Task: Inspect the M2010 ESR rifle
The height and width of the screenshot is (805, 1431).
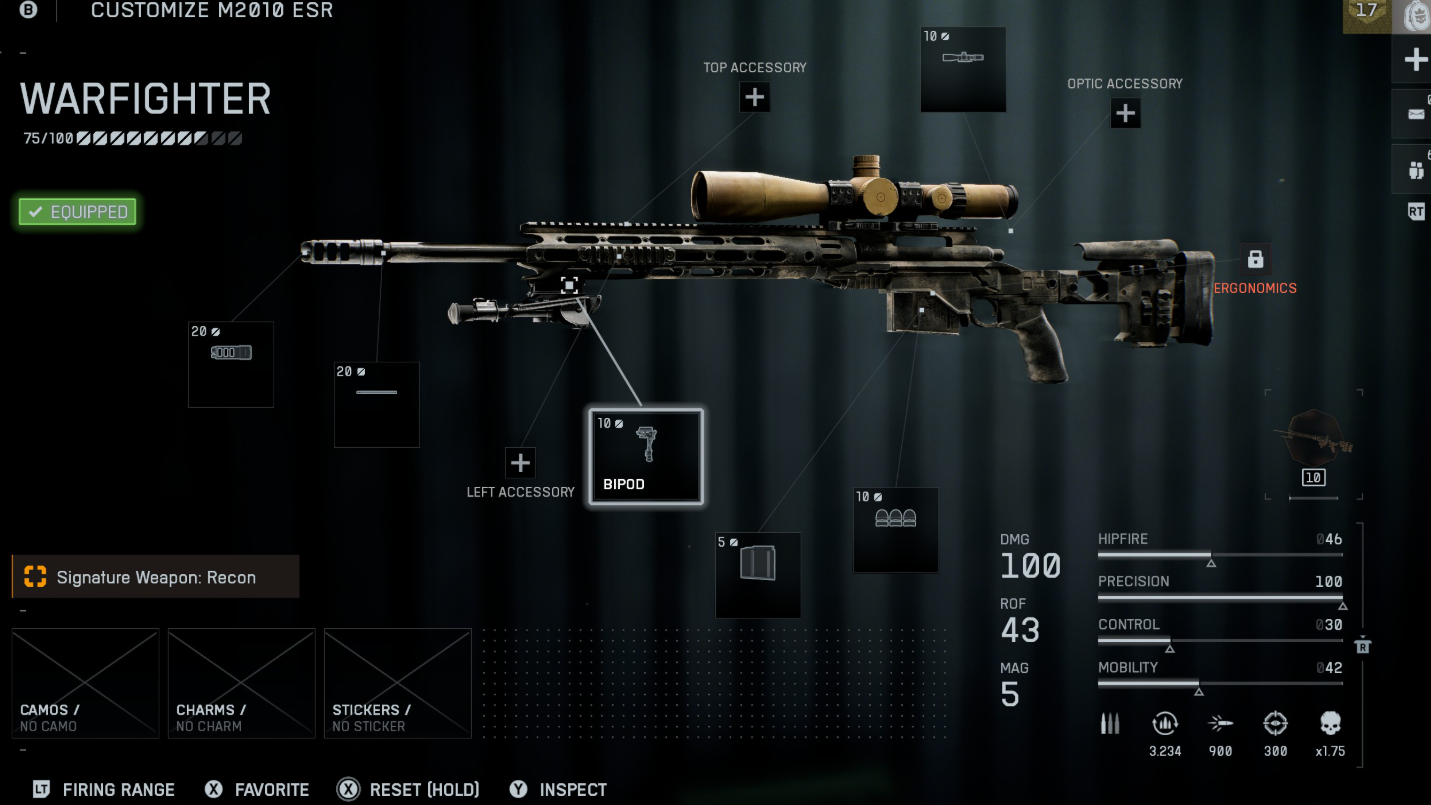Action: [559, 790]
